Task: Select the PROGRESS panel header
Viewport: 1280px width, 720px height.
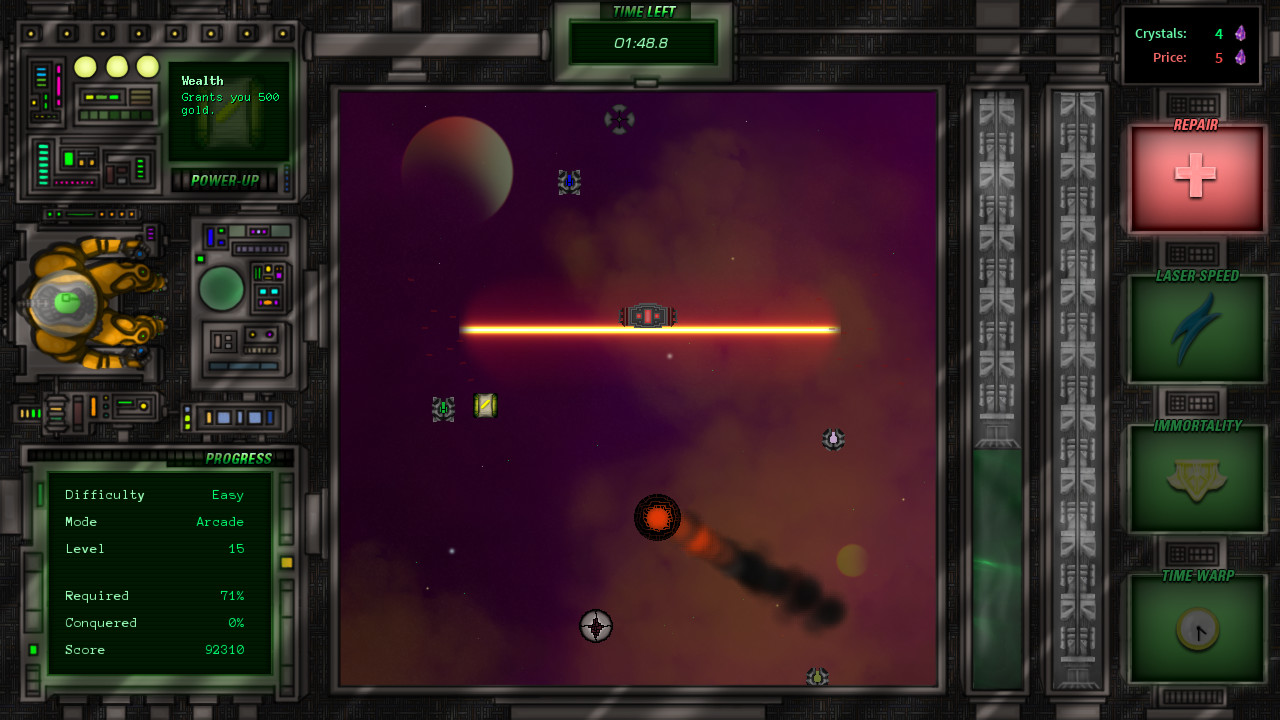Action: (x=240, y=457)
